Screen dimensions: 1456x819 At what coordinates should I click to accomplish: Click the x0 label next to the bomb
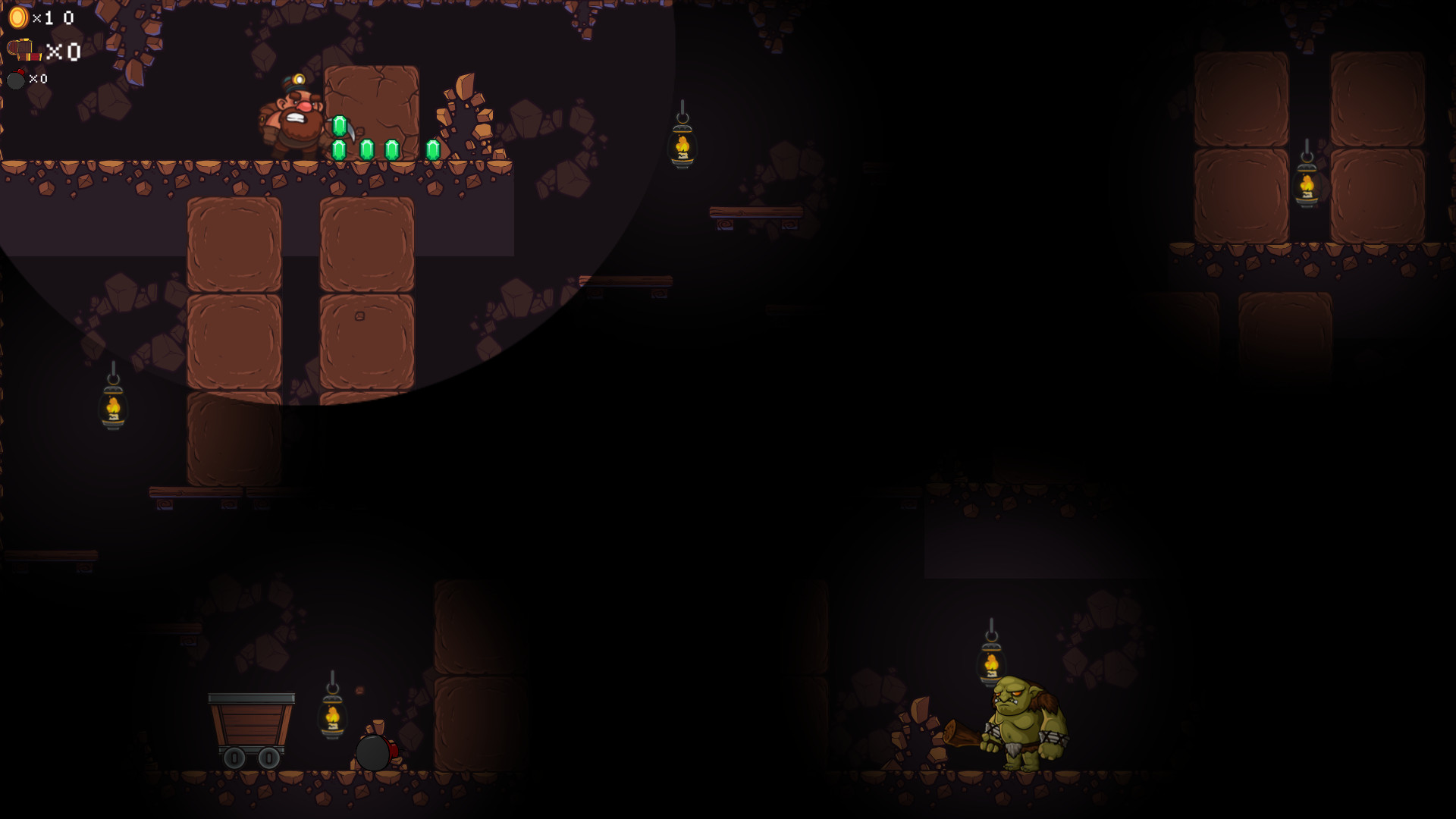coord(39,79)
